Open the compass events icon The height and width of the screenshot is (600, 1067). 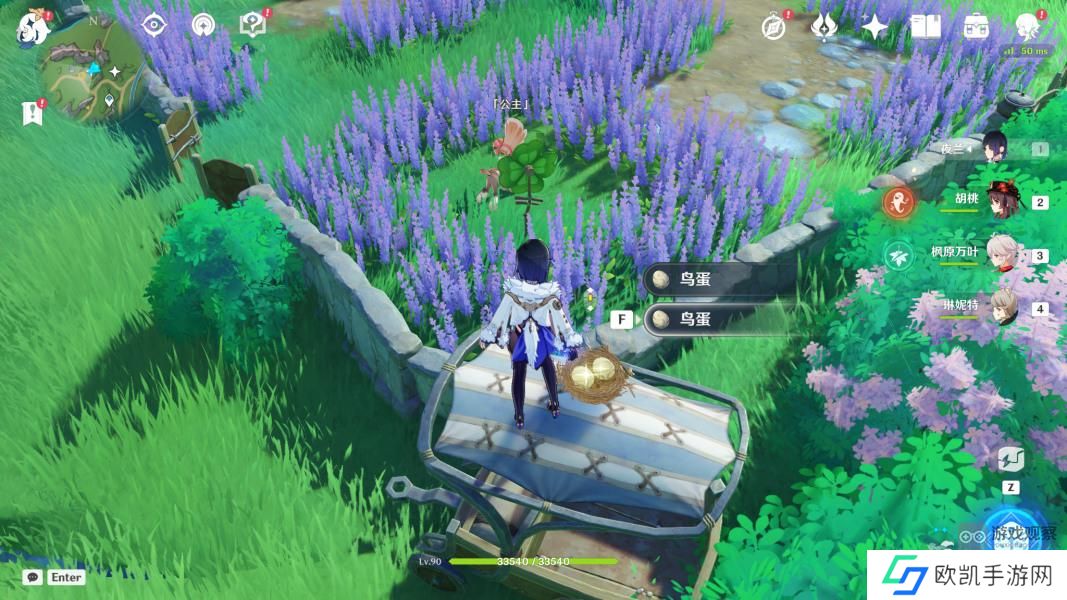773,27
